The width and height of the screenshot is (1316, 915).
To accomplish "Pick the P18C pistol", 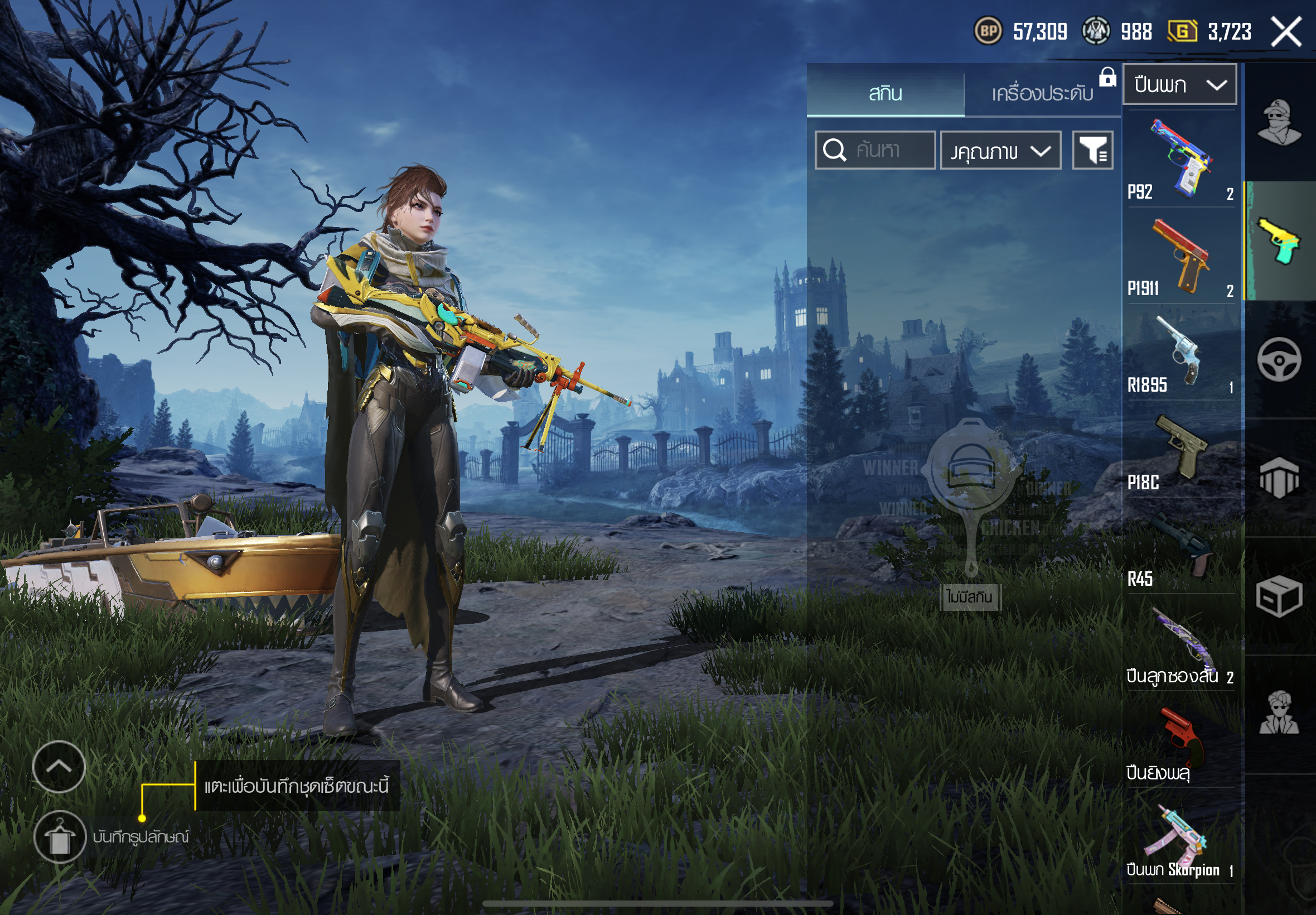I will point(1180,450).
